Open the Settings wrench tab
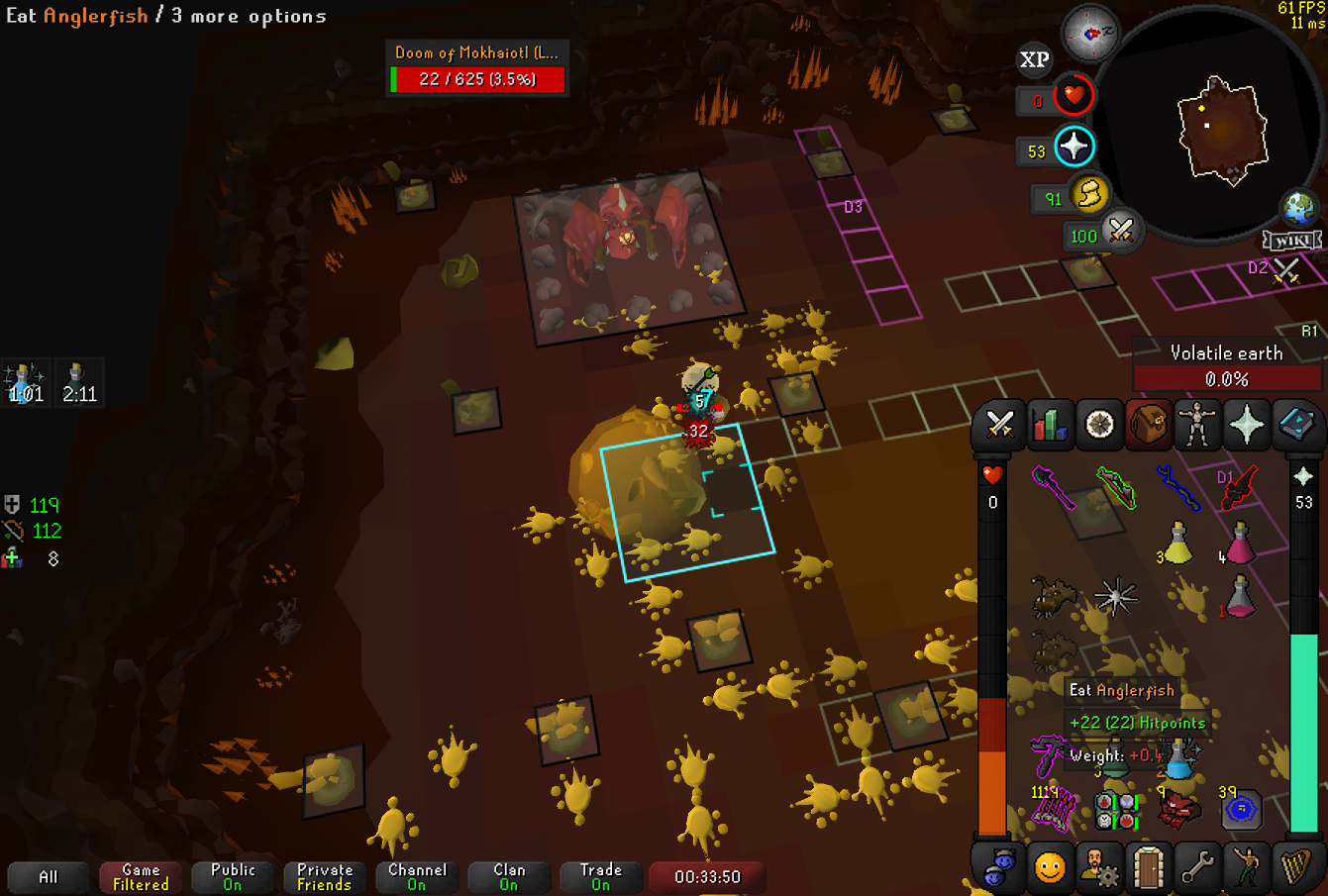 [1197, 868]
